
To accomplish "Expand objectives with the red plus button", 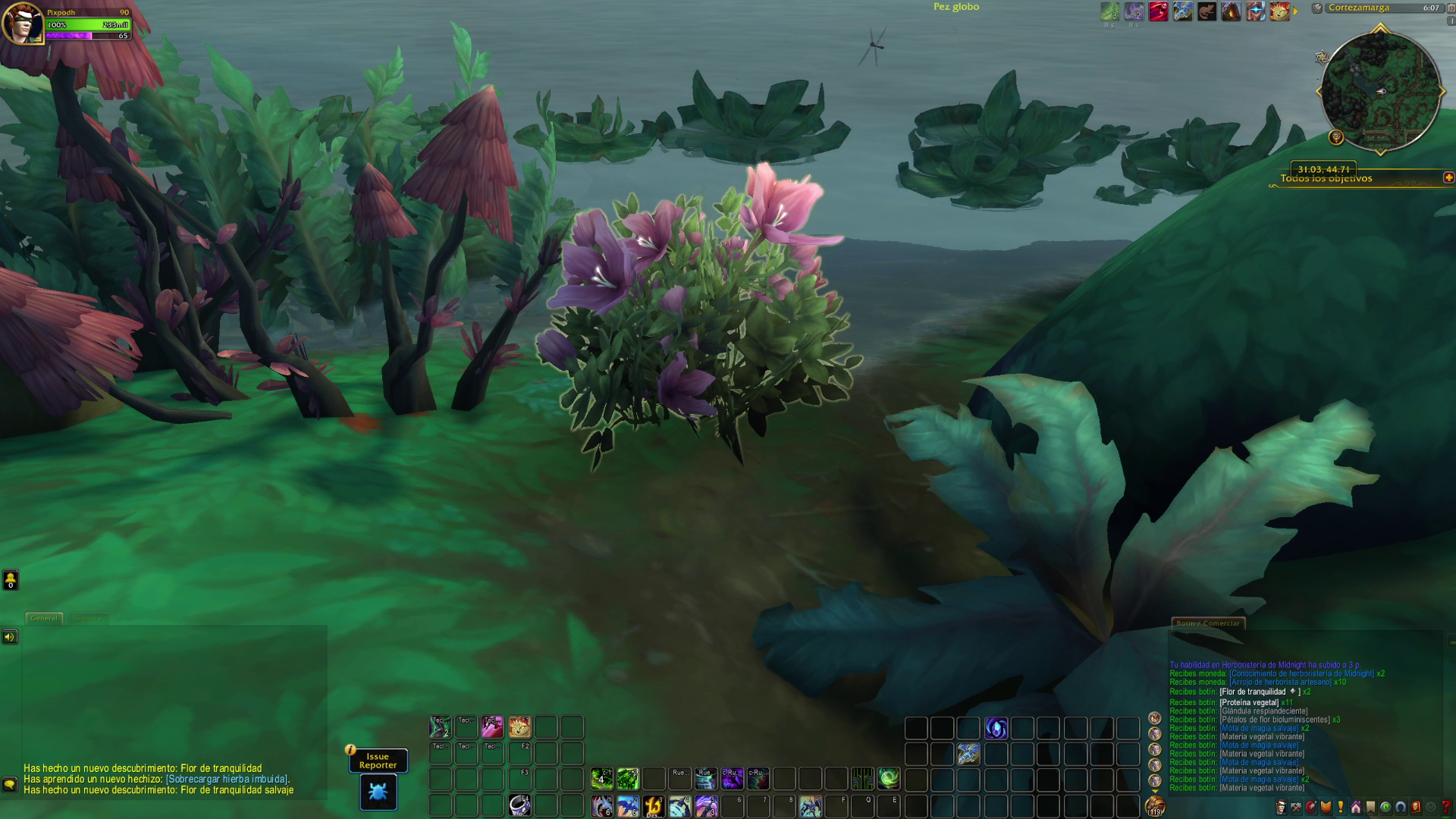I will pyautogui.click(x=1448, y=177).
